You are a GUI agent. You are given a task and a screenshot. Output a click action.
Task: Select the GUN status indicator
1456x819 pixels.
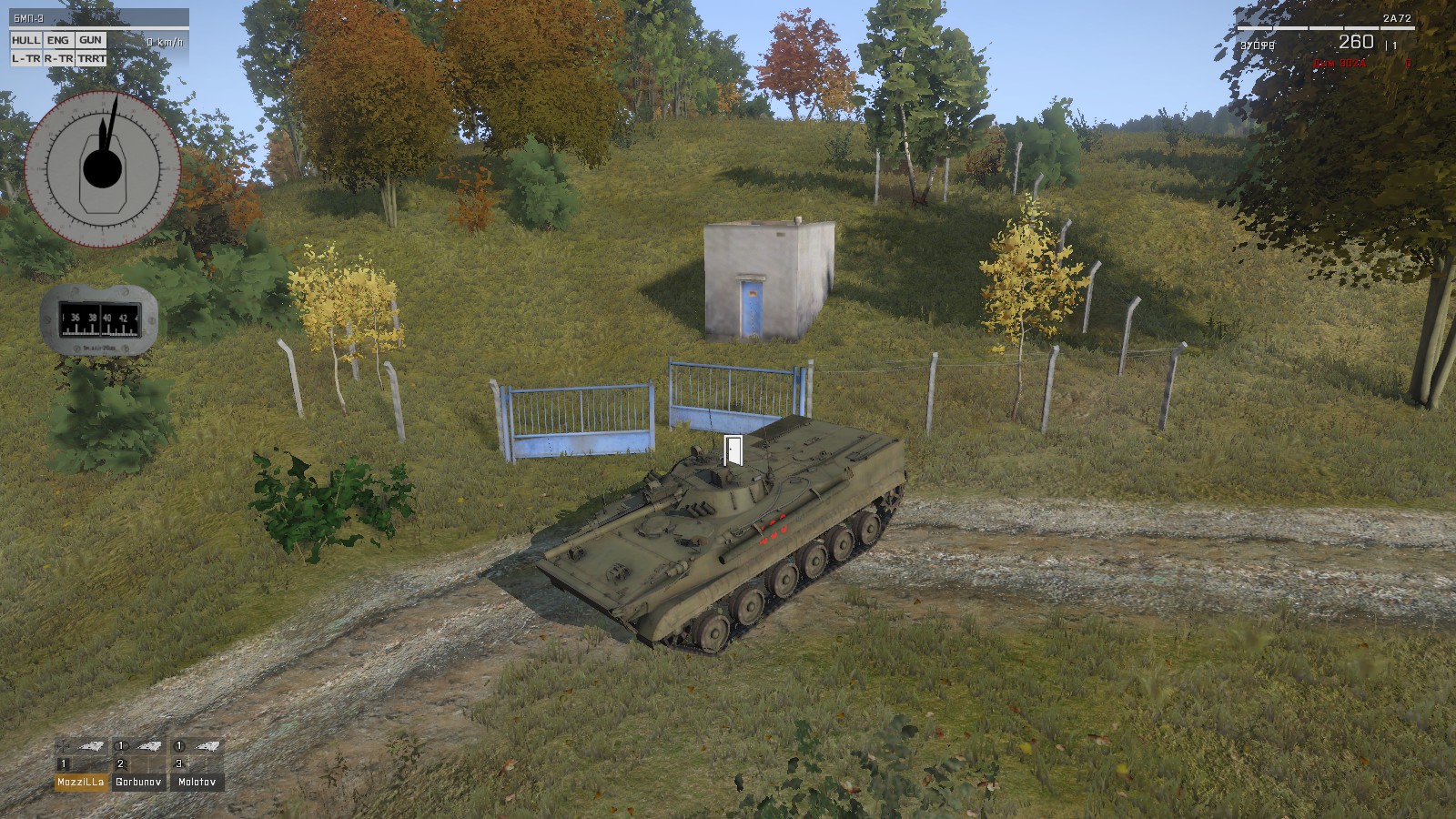[x=90, y=40]
